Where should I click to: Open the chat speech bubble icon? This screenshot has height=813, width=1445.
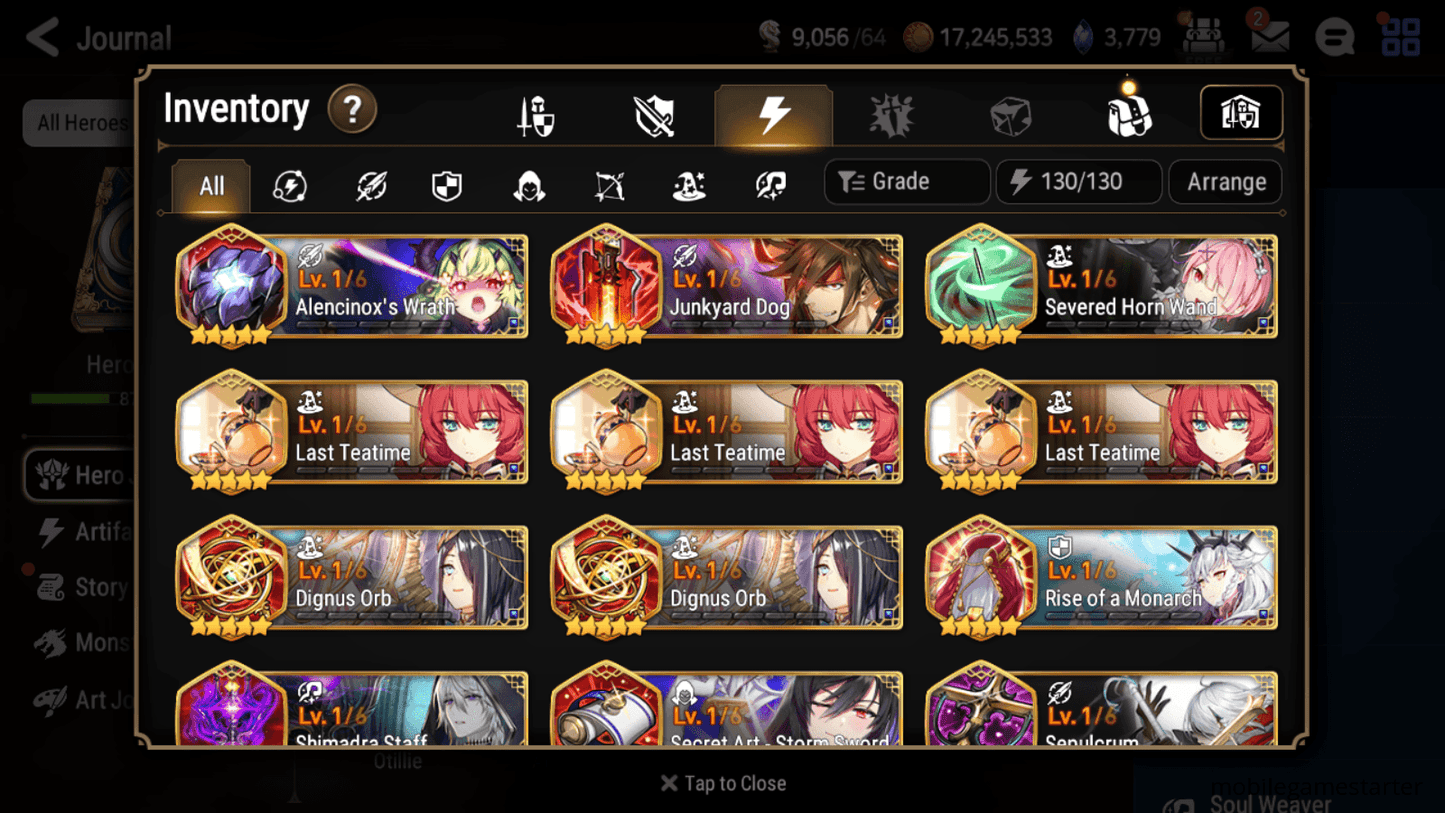(x=1334, y=36)
